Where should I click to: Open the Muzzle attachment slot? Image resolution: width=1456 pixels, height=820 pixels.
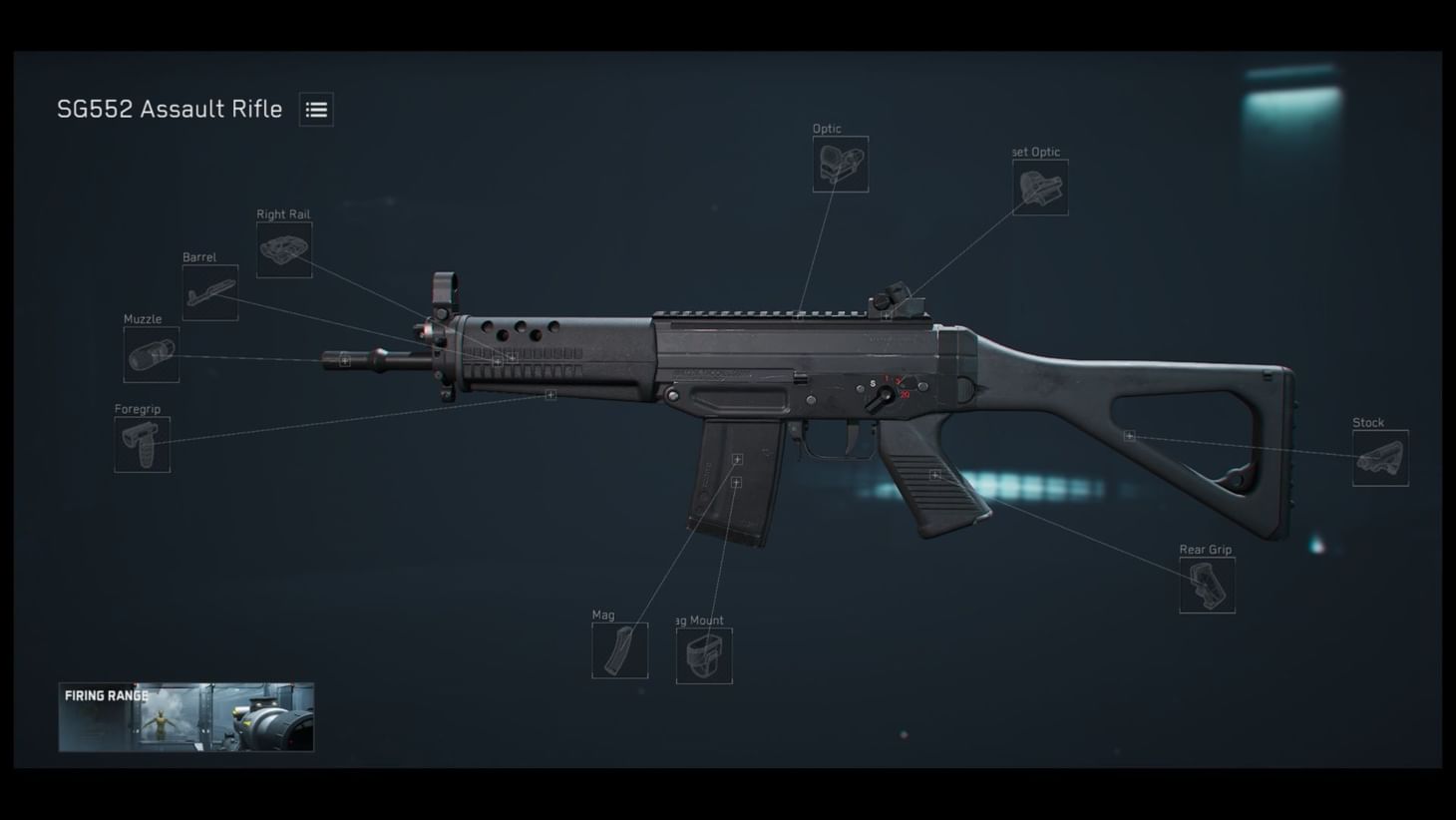pos(150,355)
